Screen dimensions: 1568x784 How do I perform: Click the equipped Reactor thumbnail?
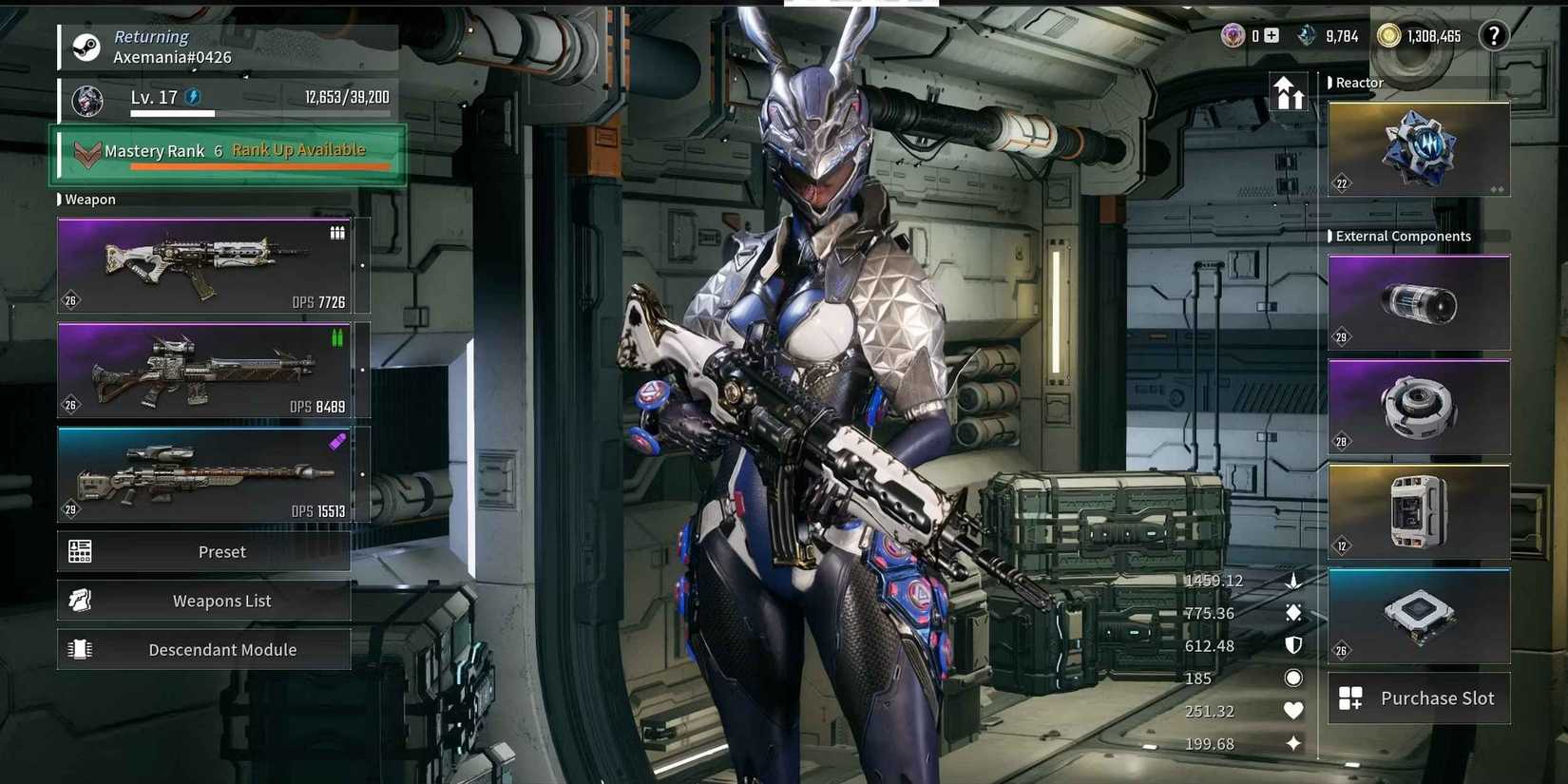(x=1418, y=149)
